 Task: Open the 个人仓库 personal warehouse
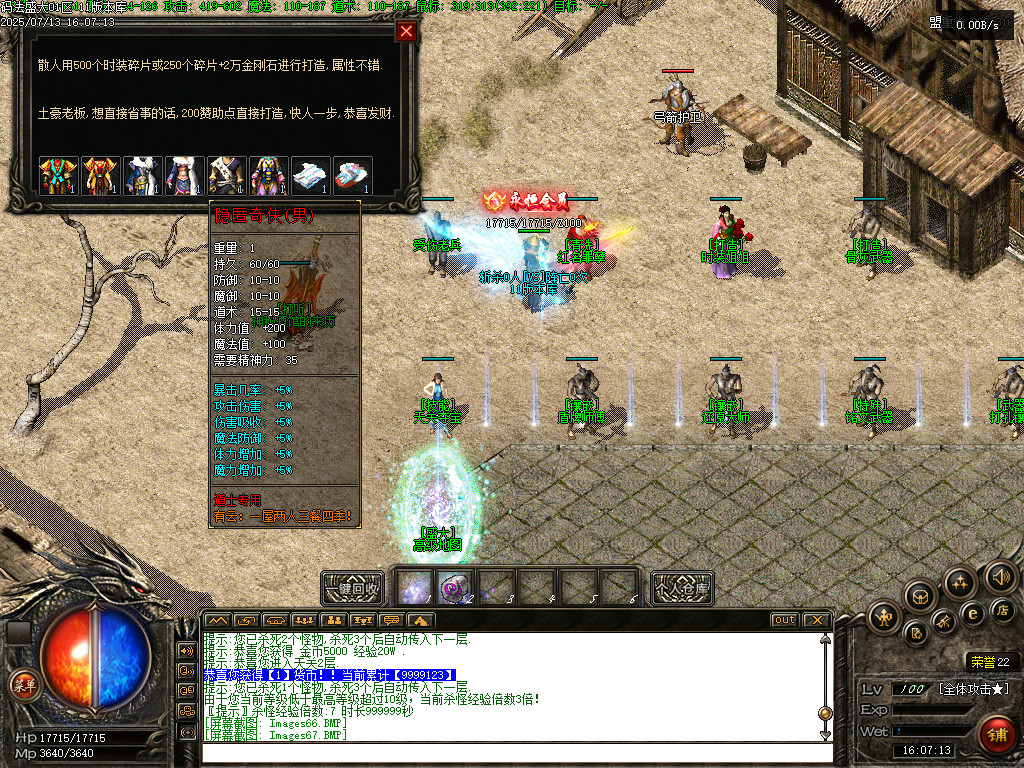(x=682, y=587)
